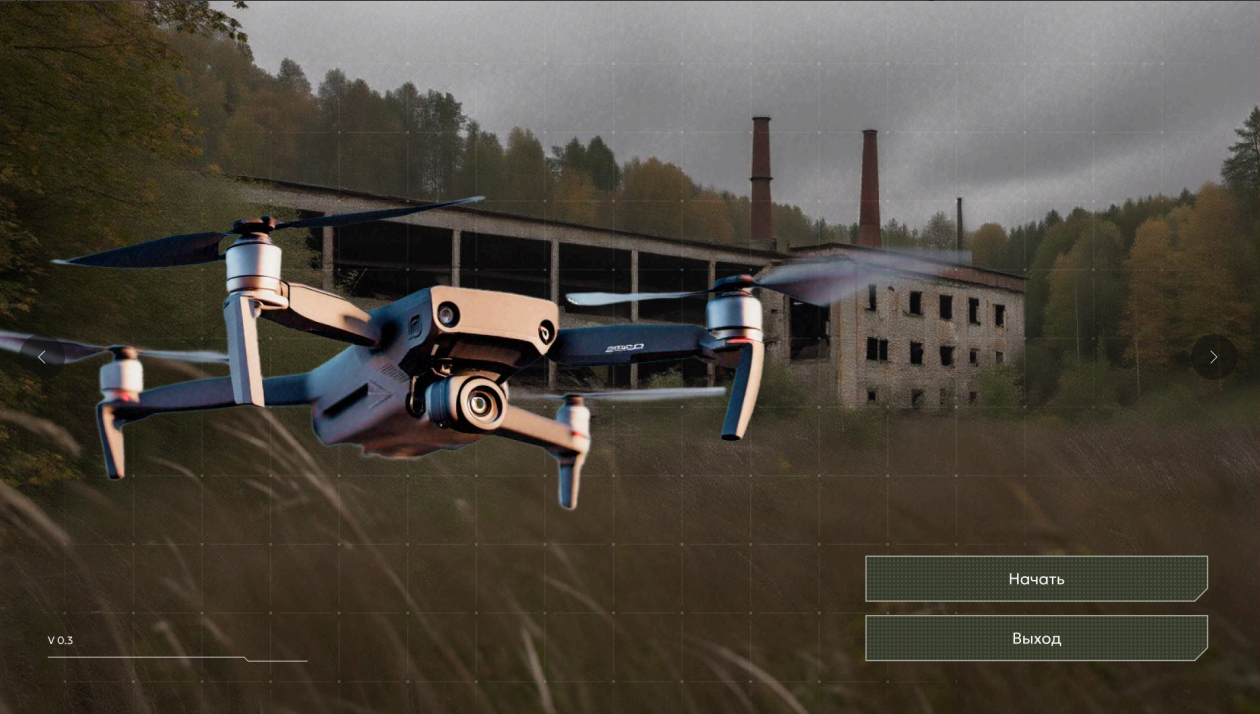Click the Начать button

(x=1036, y=579)
